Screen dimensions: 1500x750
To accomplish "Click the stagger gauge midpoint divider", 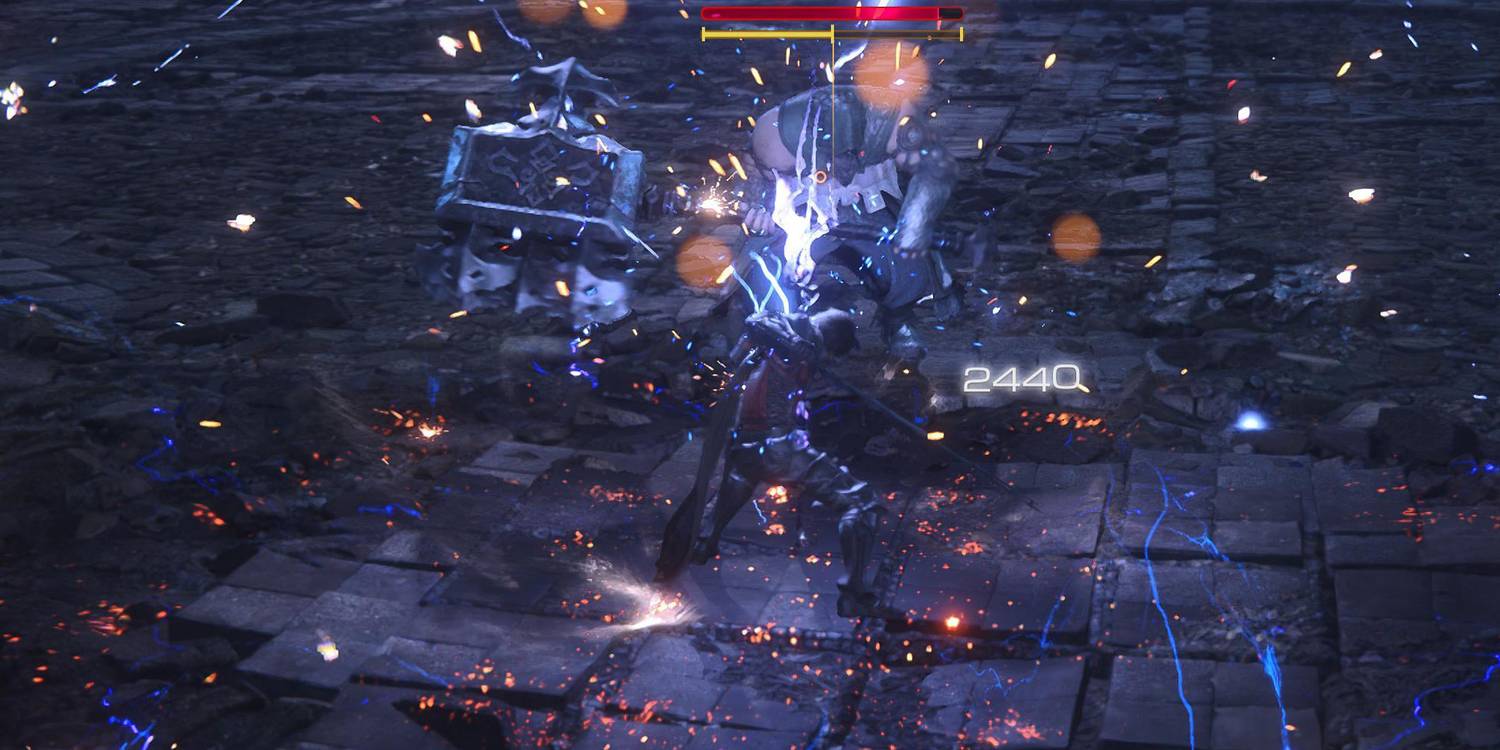I will pyautogui.click(x=833, y=34).
